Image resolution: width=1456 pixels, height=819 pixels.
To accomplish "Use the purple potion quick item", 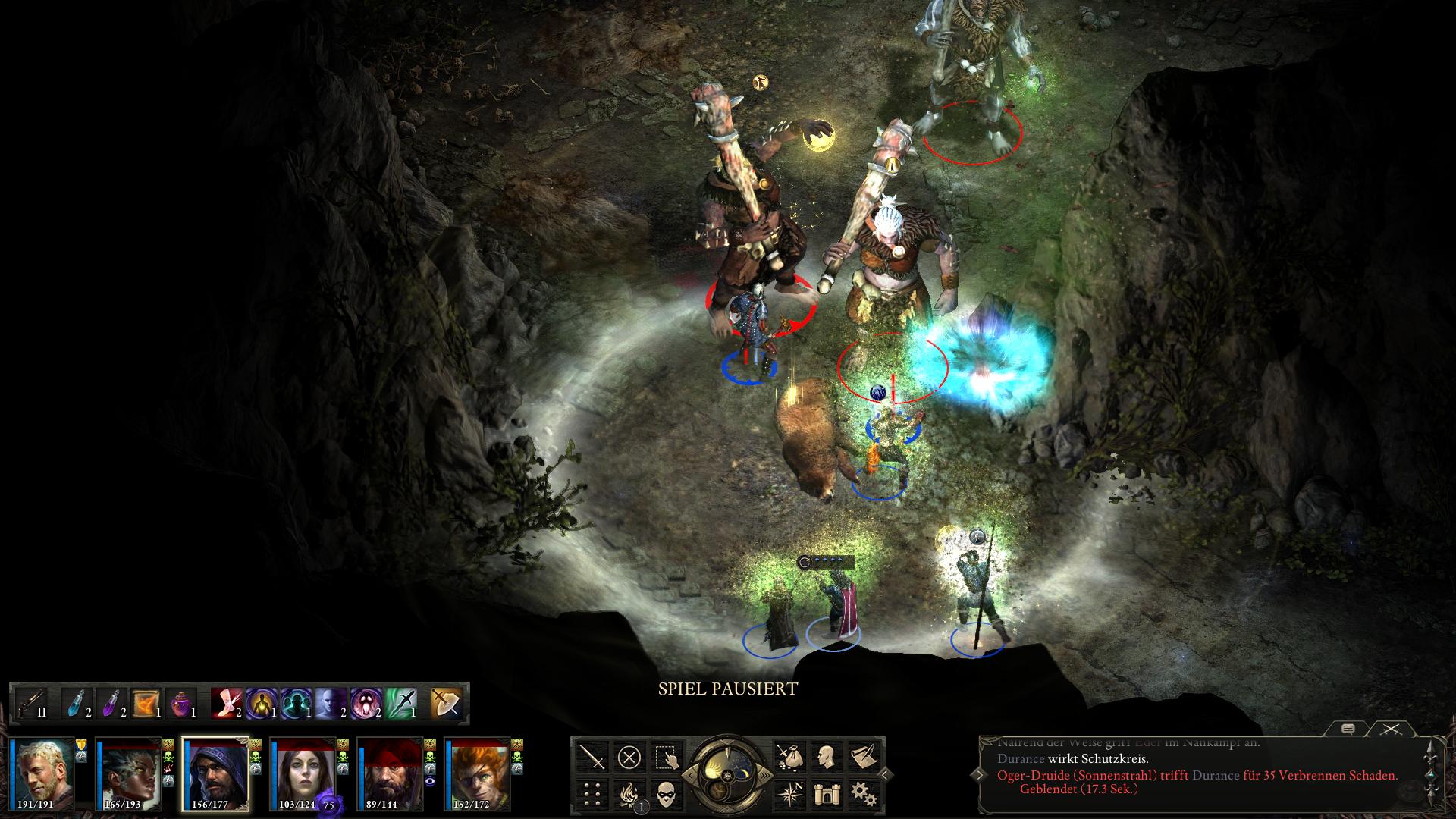I will (x=111, y=703).
